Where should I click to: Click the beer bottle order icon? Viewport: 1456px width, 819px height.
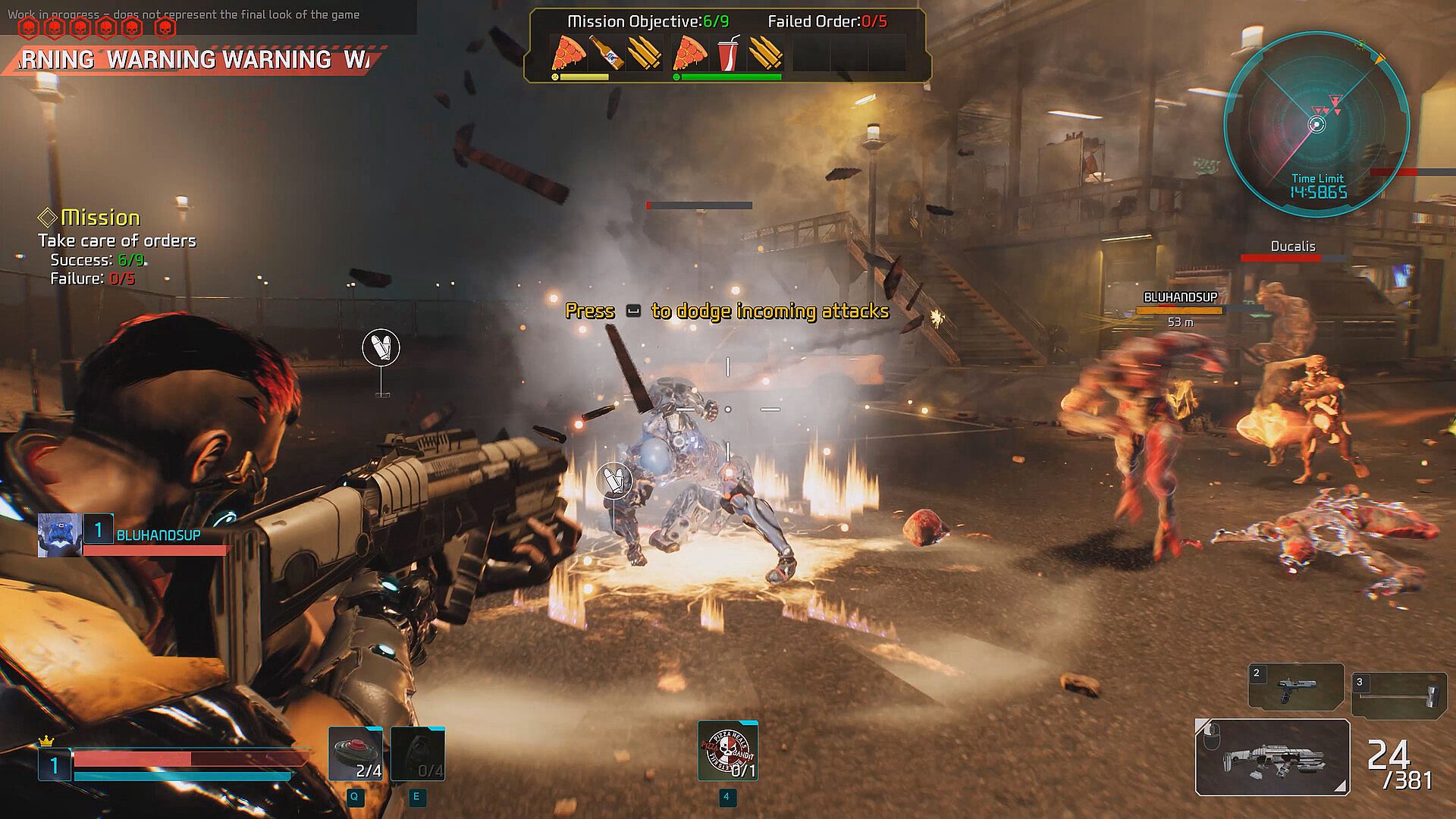point(606,53)
